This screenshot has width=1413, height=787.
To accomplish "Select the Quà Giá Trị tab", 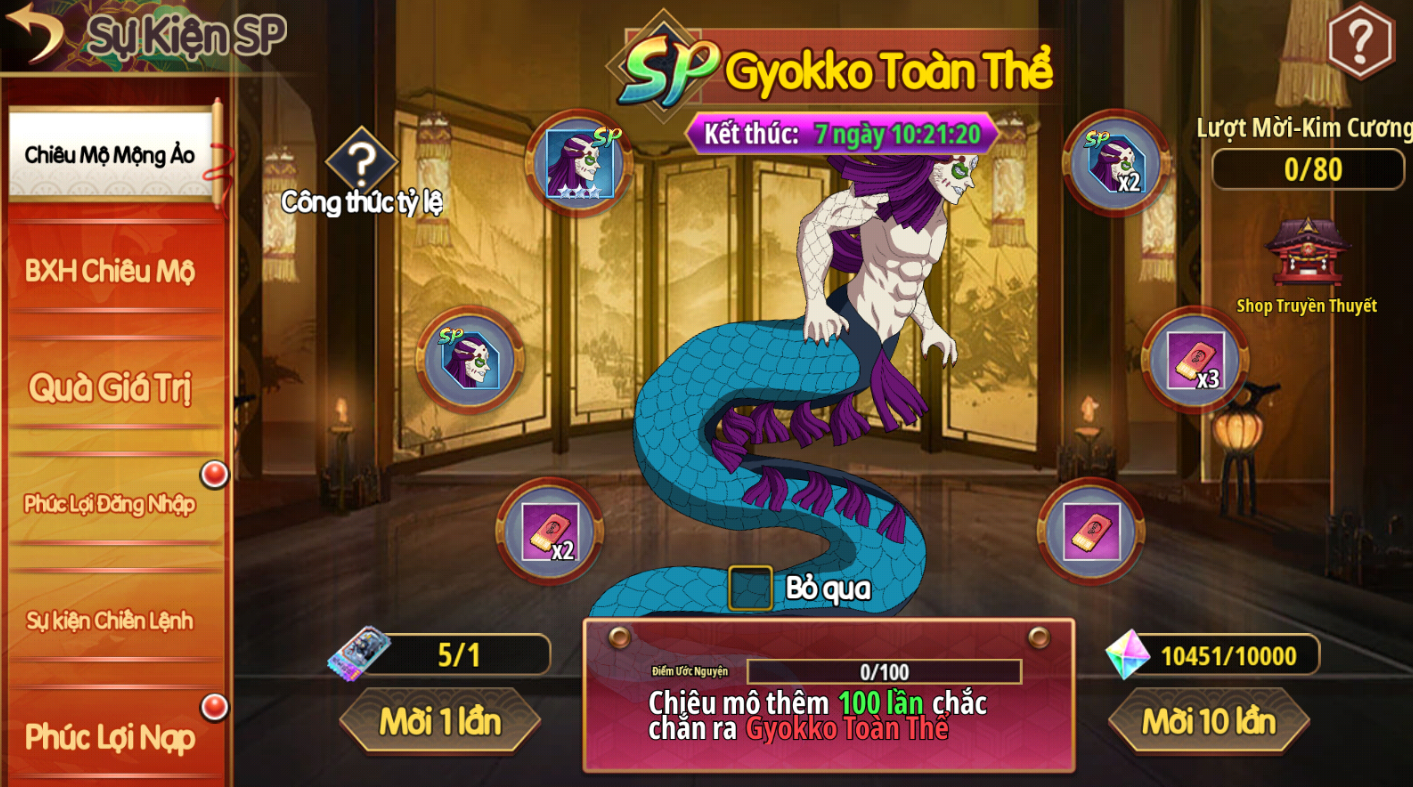I will tap(110, 387).
